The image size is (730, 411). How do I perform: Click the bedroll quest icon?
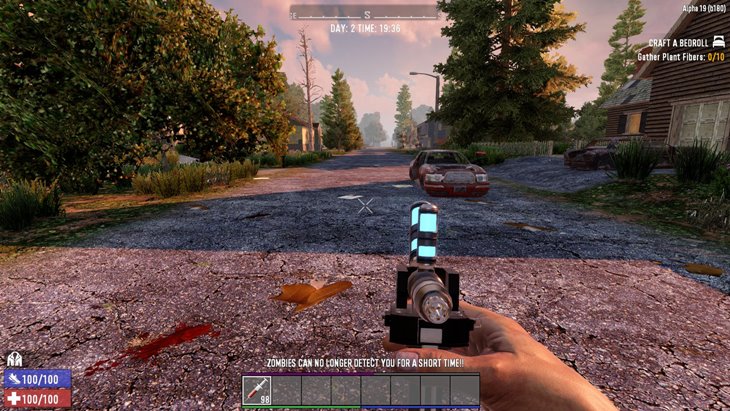[x=718, y=43]
